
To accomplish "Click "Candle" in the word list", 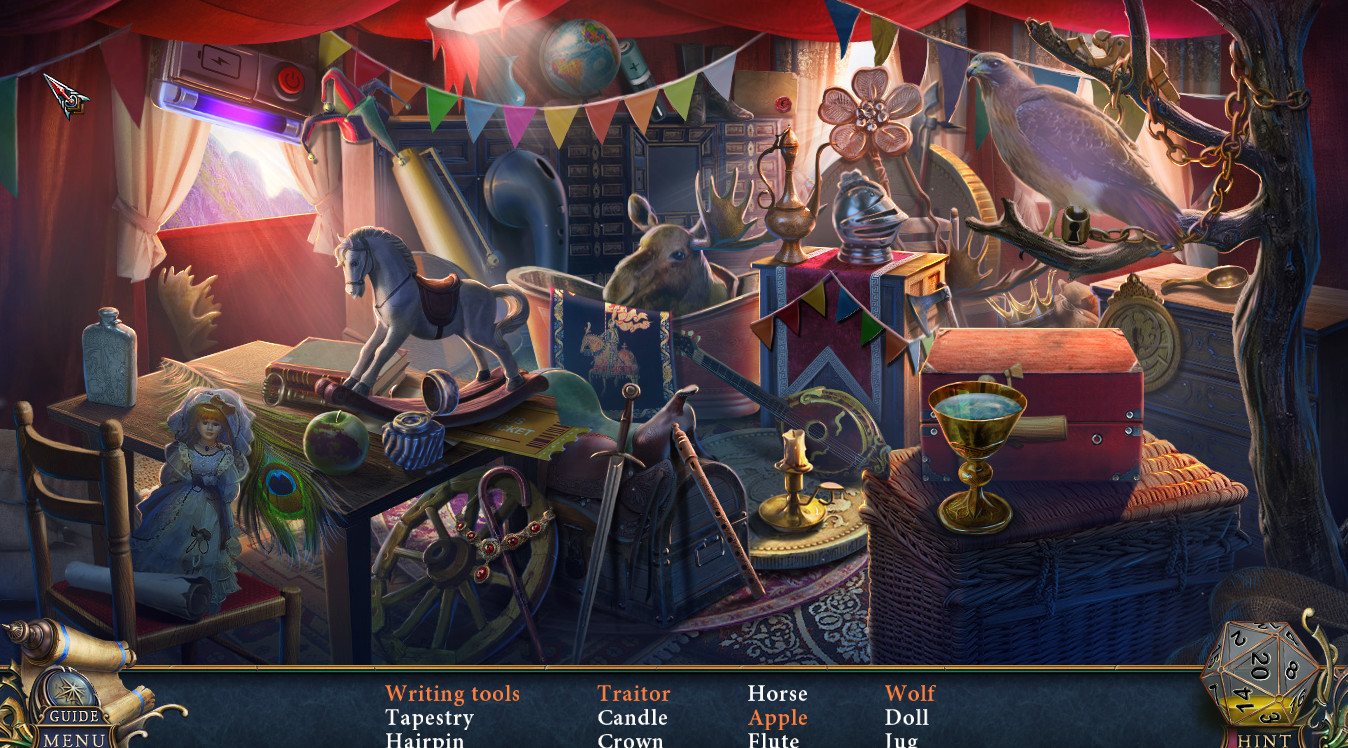I will pos(631,718).
